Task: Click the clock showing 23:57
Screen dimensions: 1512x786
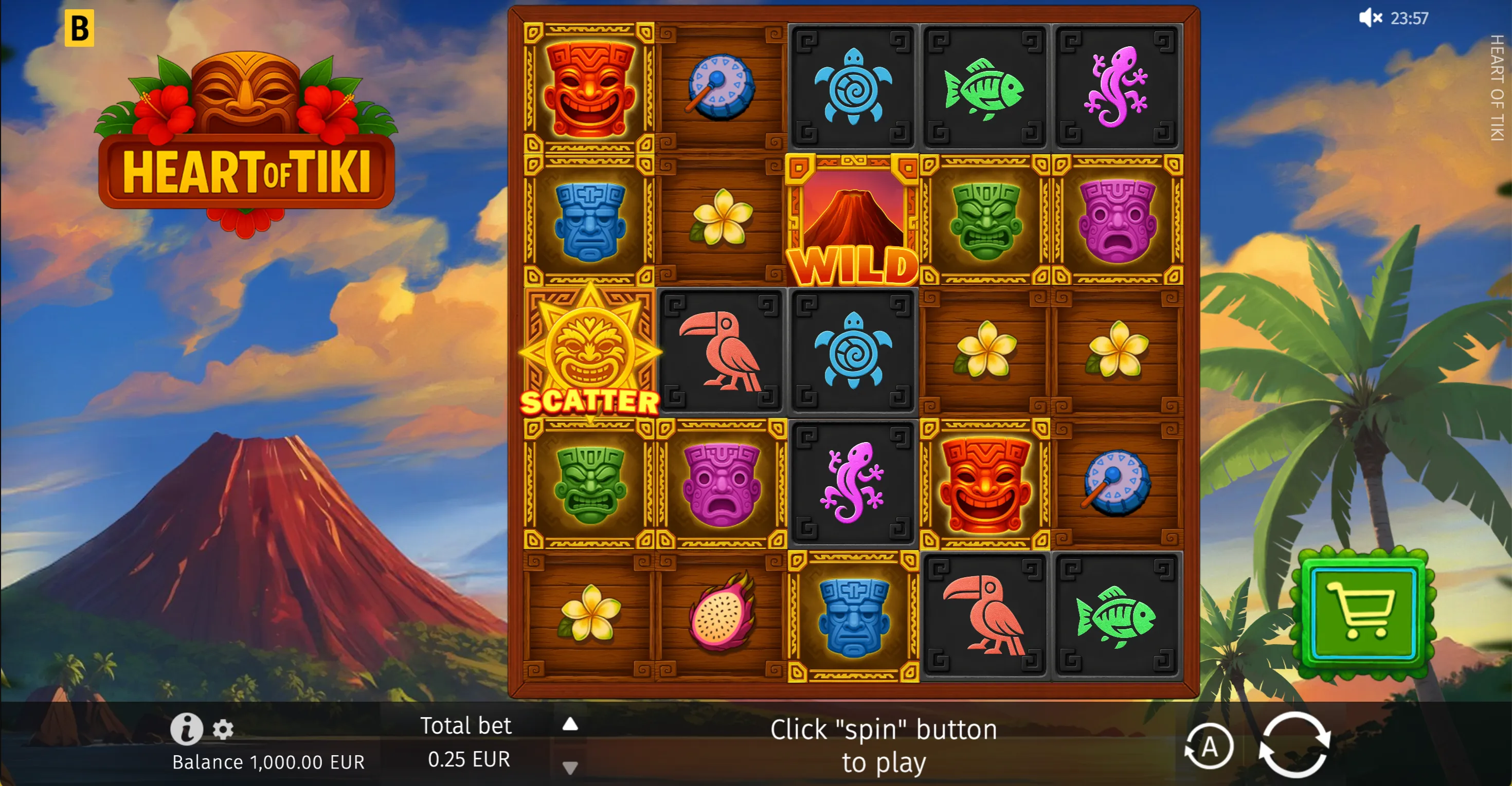Action: pos(1411,18)
